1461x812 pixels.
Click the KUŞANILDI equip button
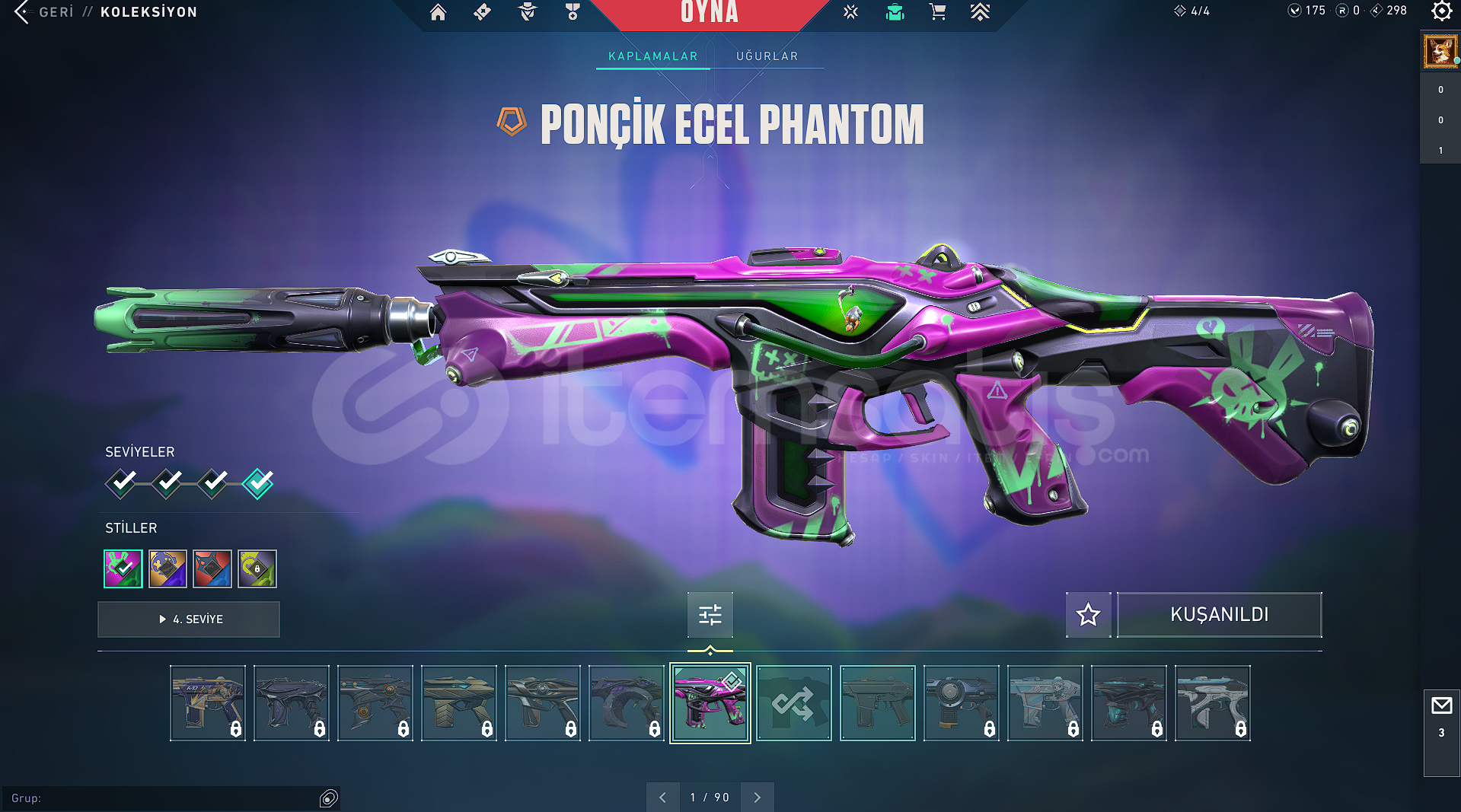point(1219,614)
